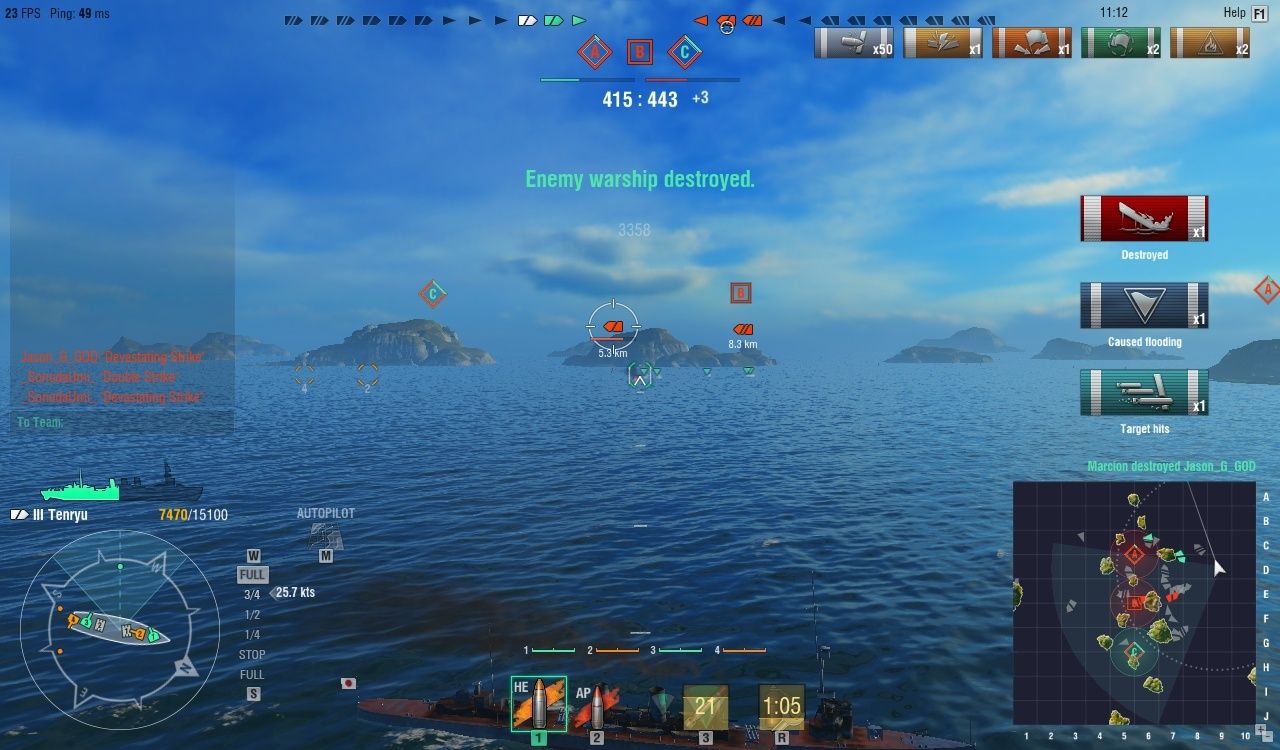
Task: Click the fire signal flag x2 indicator
Action: pyautogui.click(x=1210, y=41)
